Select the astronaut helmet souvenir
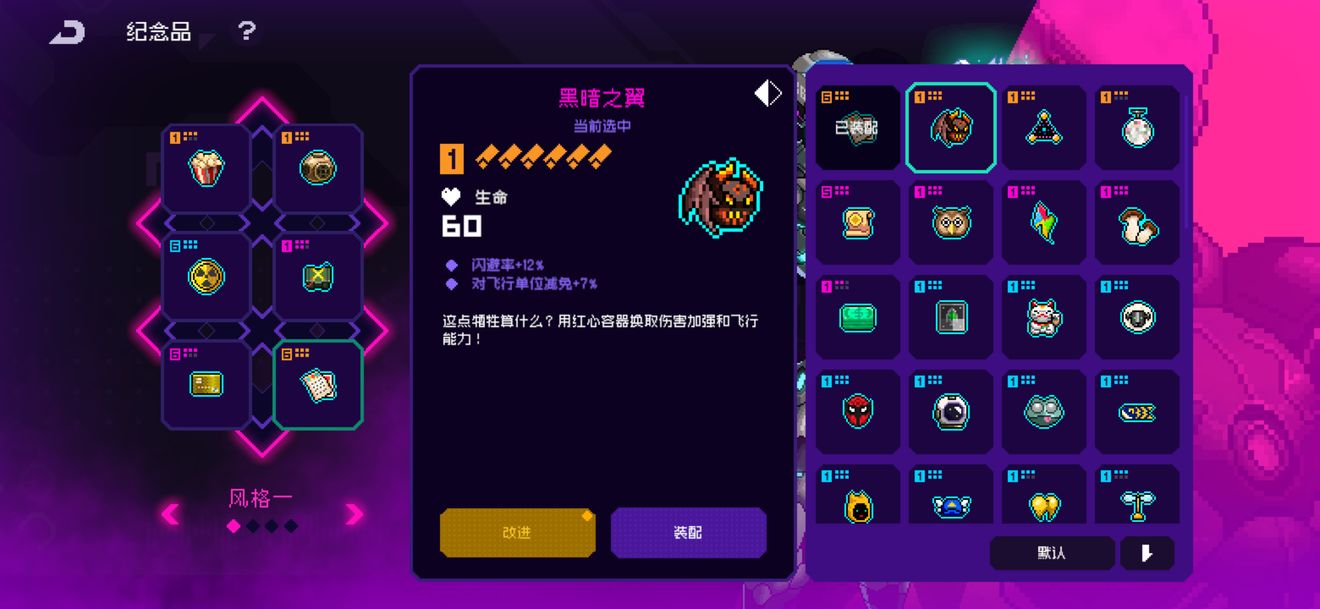 click(x=951, y=411)
